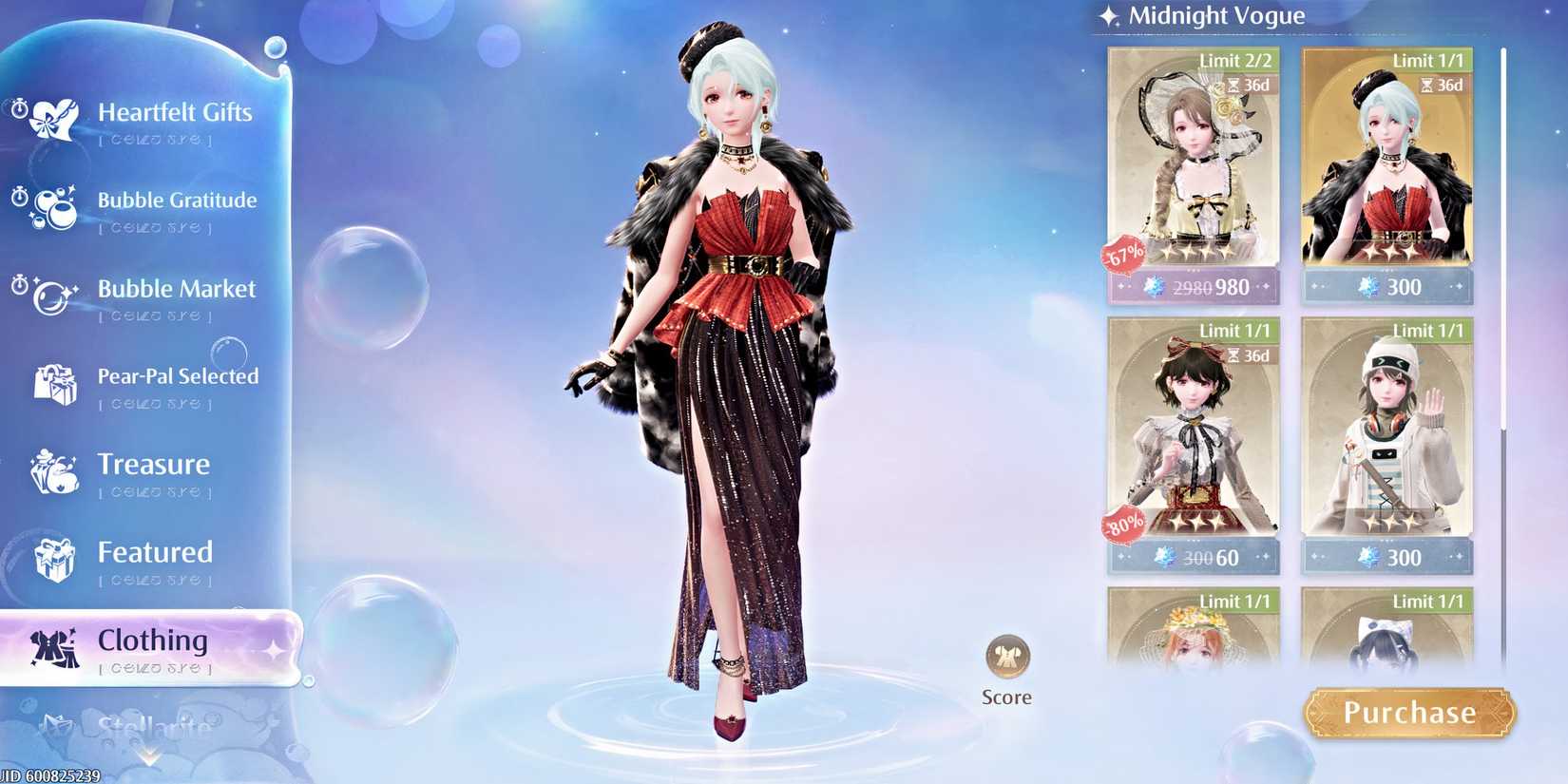Select the Featured menu entry text
Image resolution: width=1568 pixels, height=784 pixels.
click(154, 552)
